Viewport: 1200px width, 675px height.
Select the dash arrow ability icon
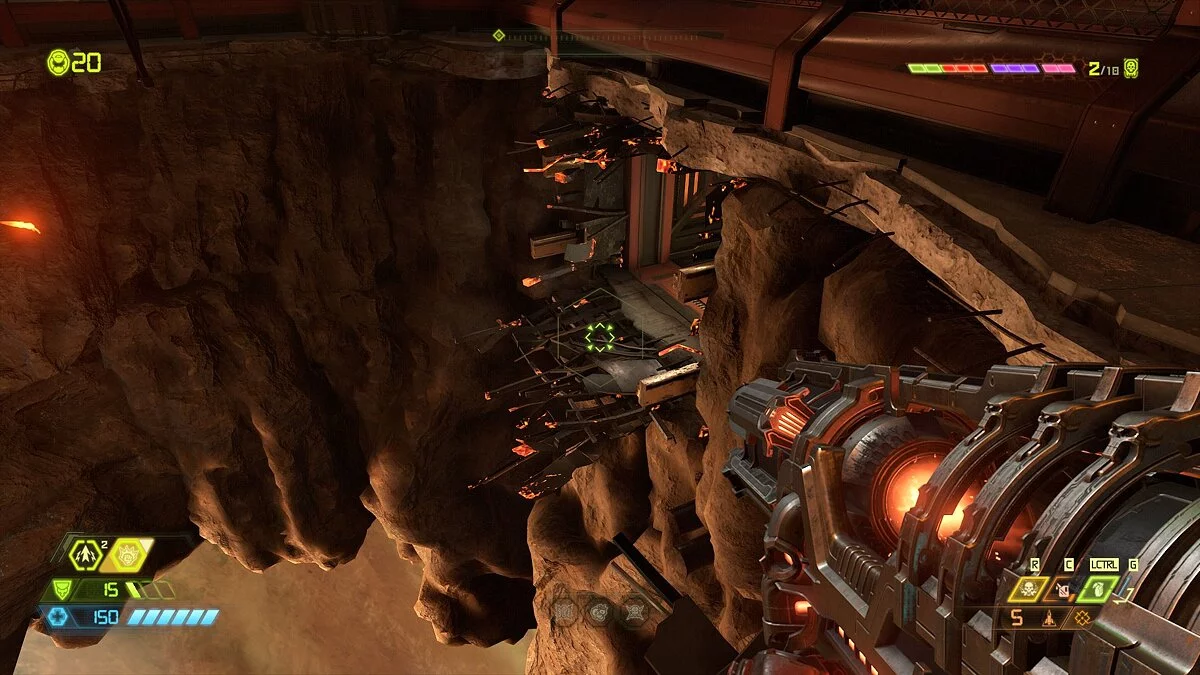[x=88, y=556]
